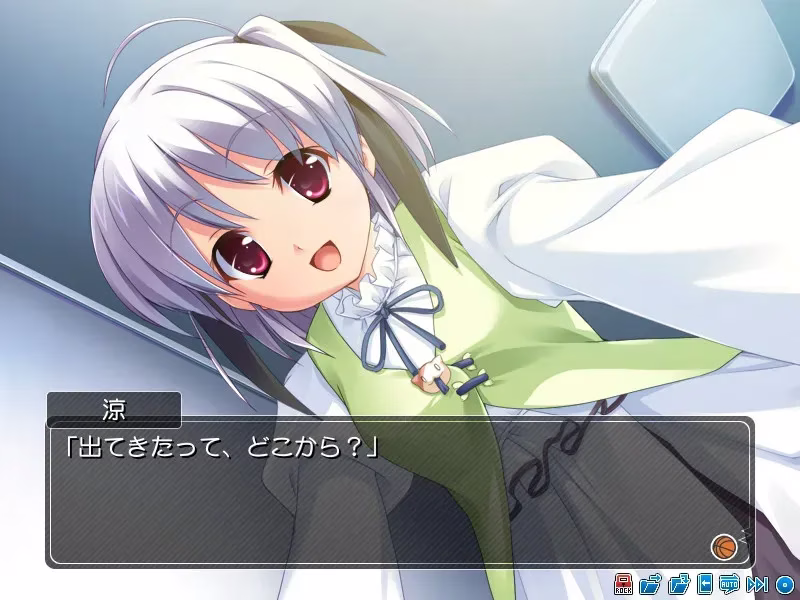Enable AUTO mode
The height and width of the screenshot is (600, 800).
pos(729,584)
